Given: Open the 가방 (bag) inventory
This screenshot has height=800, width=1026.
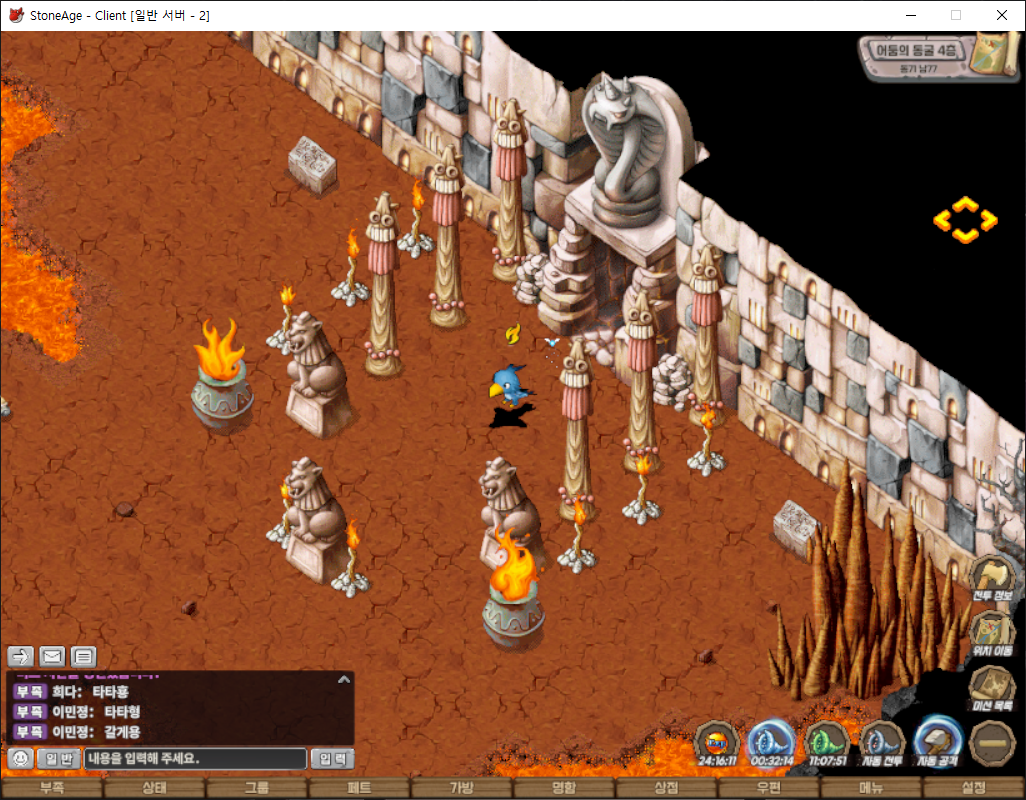Looking at the screenshot, I should [x=461, y=788].
